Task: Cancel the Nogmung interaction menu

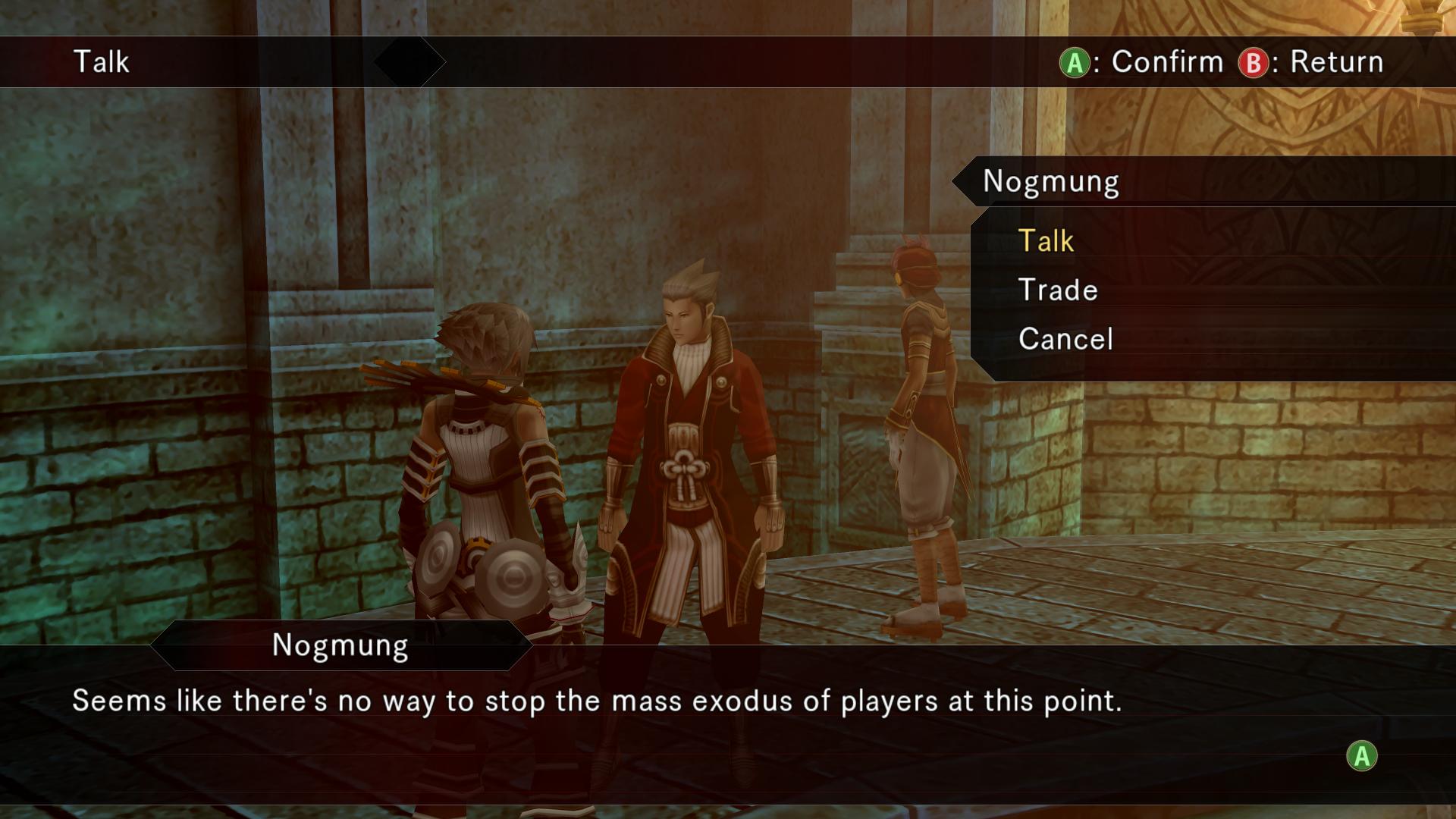Action: tap(1065, 339)
